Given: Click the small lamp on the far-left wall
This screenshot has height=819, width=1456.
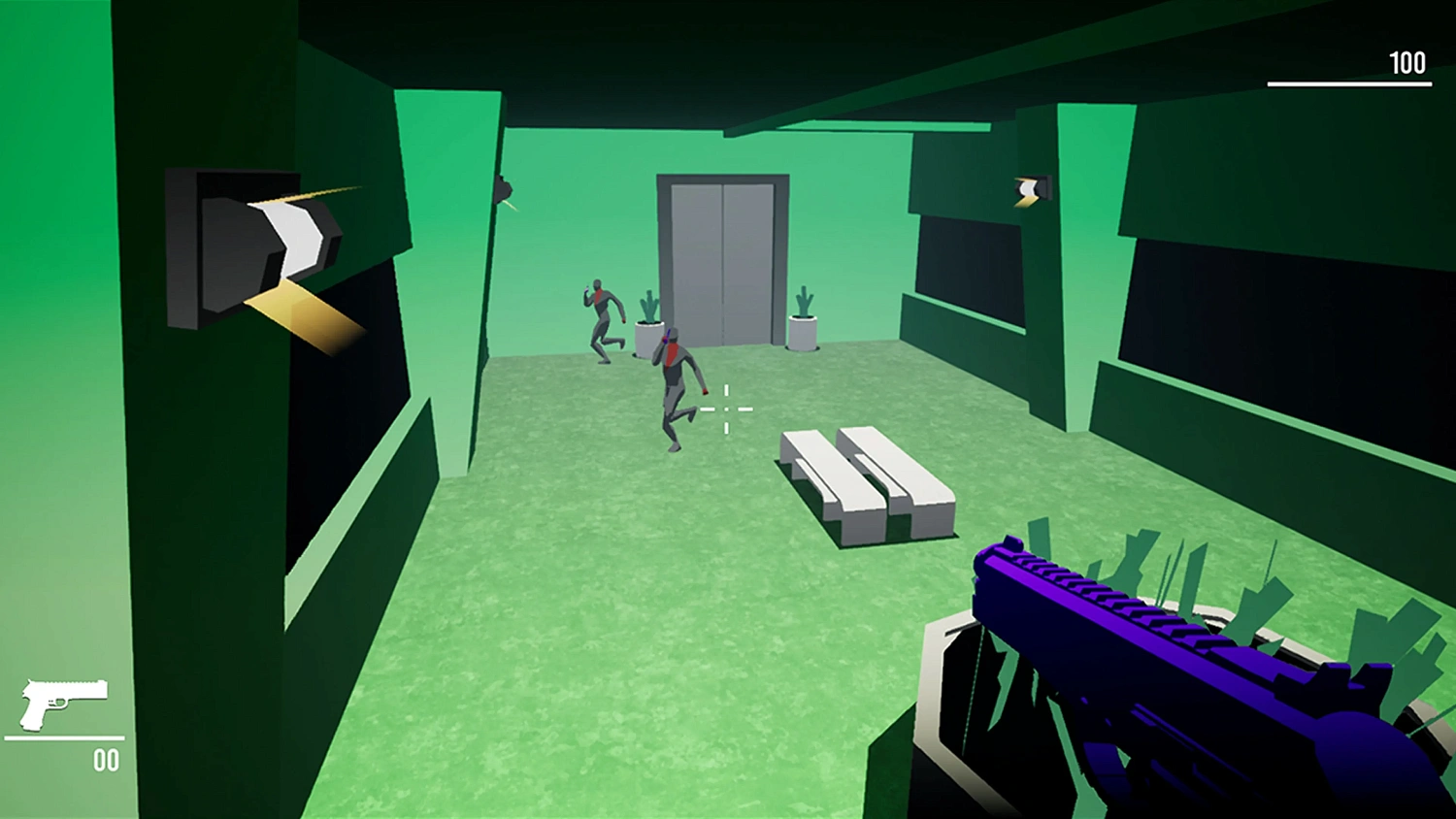Looking at the screenshot, I should pos(506,190).
